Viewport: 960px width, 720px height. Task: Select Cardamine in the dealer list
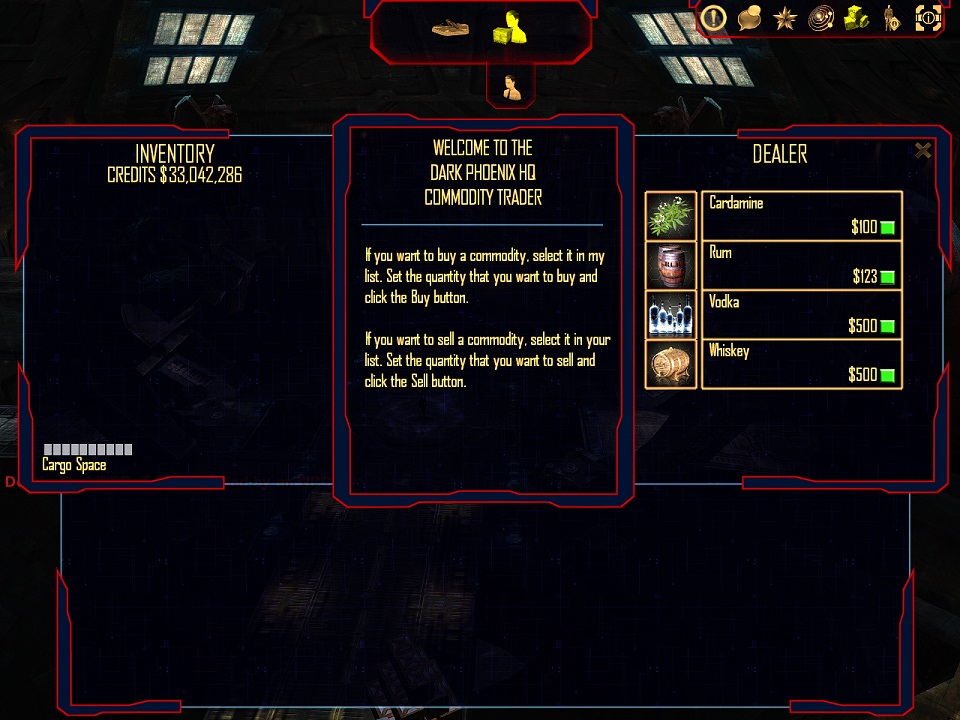pyautogui.click(x=801, y=215)
